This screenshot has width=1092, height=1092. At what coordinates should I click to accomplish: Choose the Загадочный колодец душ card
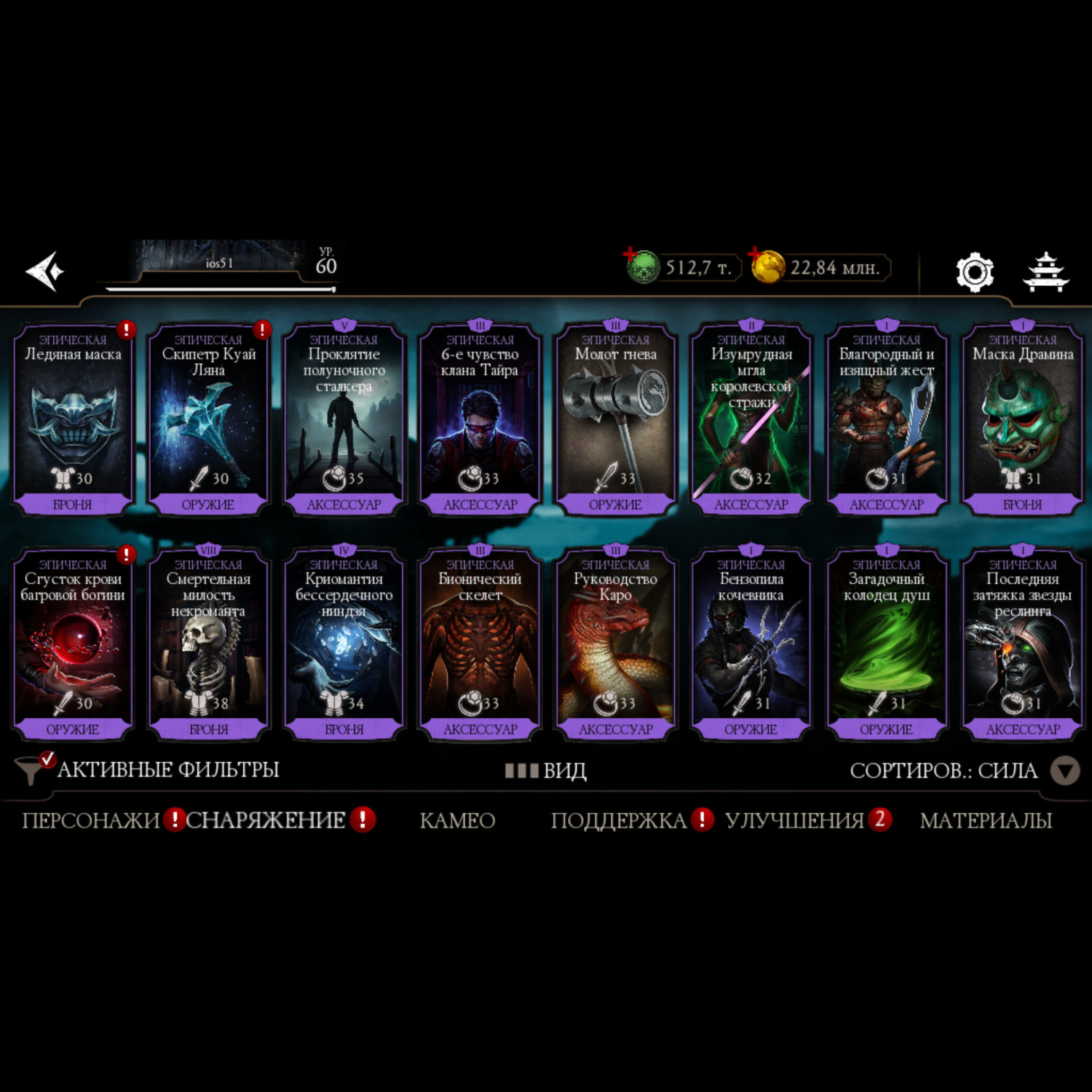886,644
